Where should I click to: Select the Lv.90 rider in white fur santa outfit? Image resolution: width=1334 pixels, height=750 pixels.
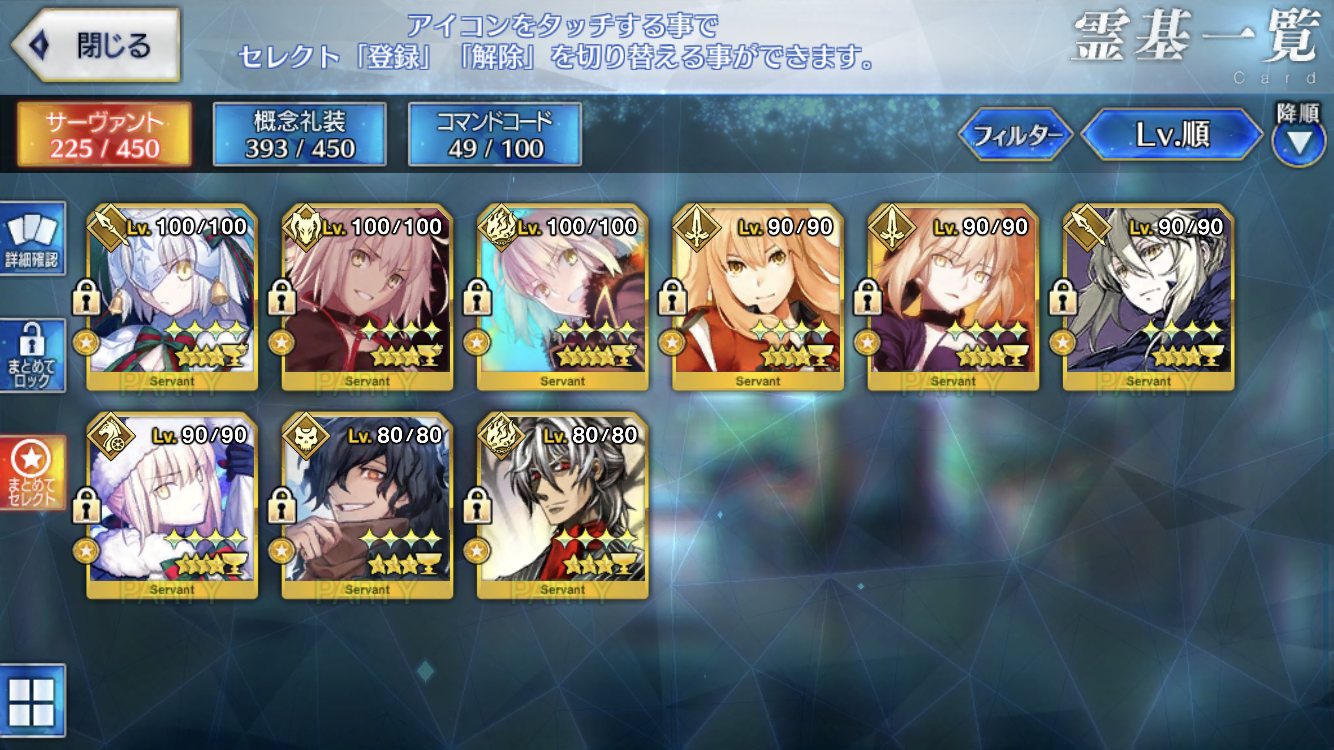point(172,506)
